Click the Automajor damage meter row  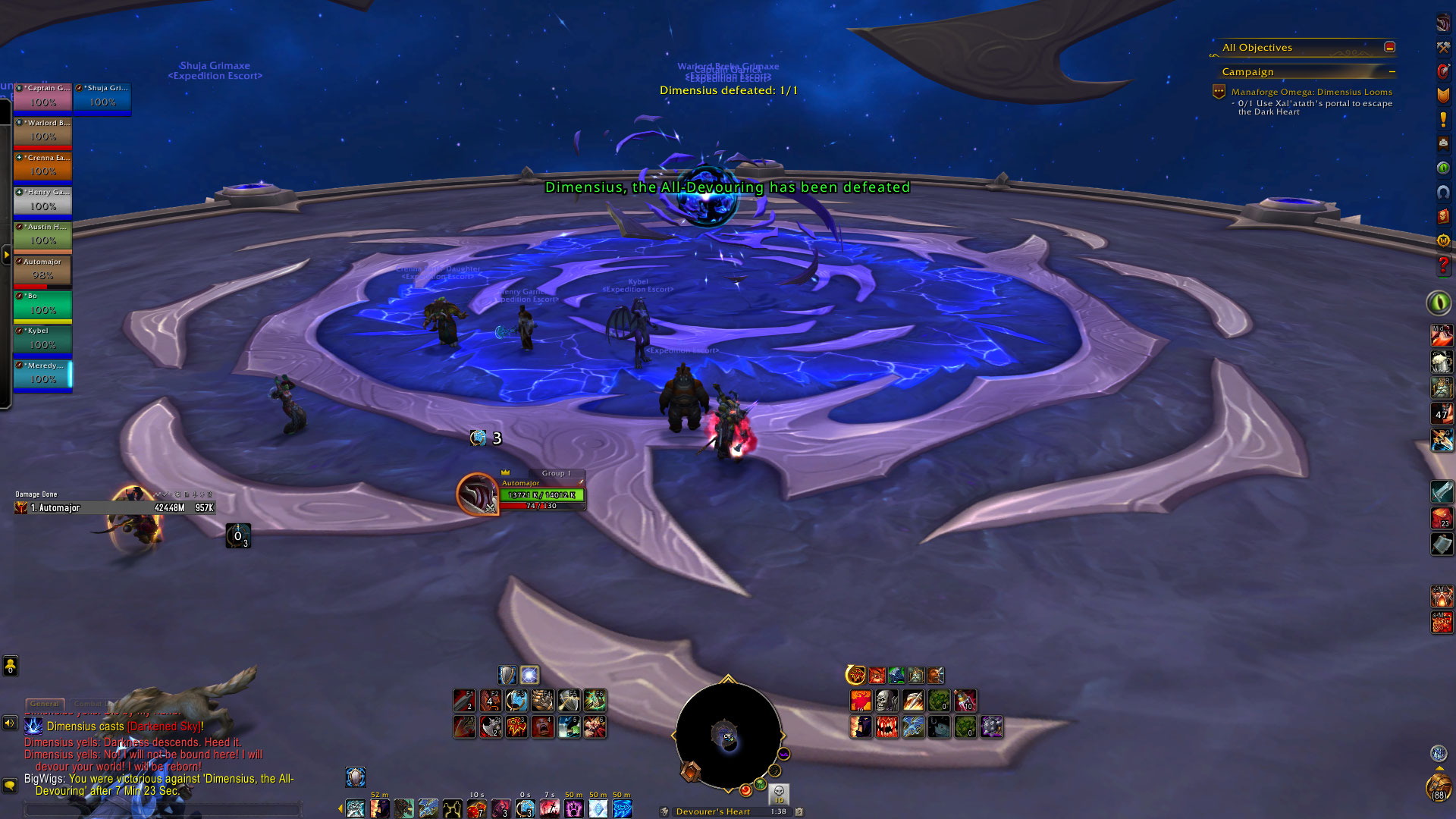click(x=114, y=508)
